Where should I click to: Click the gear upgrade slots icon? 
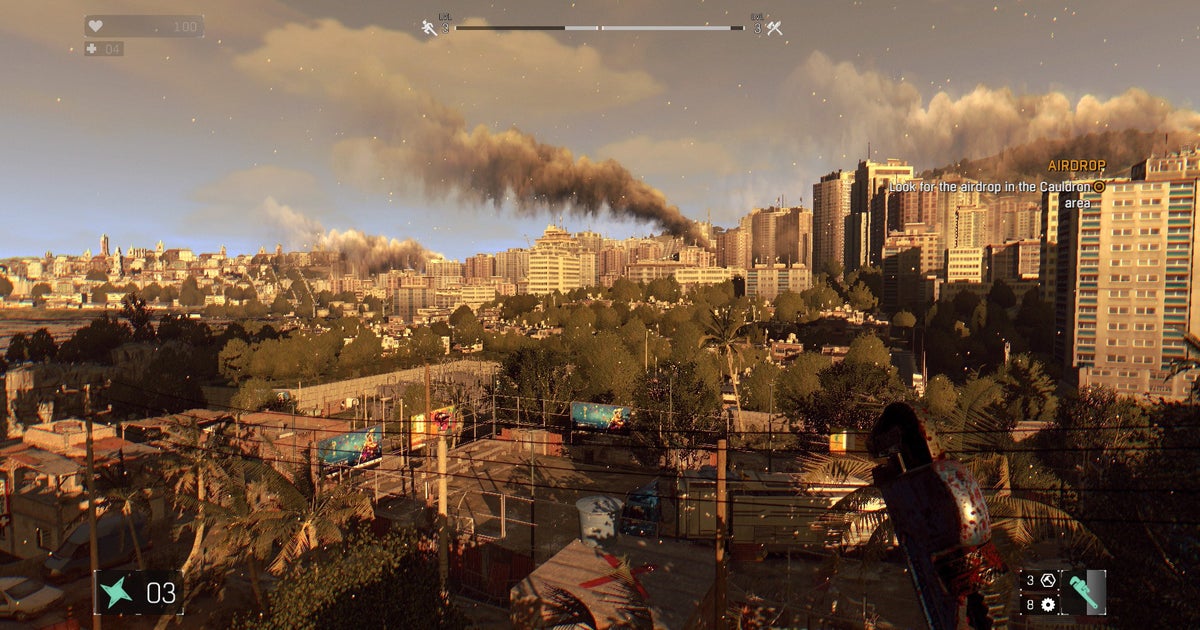coord(1048,604)
